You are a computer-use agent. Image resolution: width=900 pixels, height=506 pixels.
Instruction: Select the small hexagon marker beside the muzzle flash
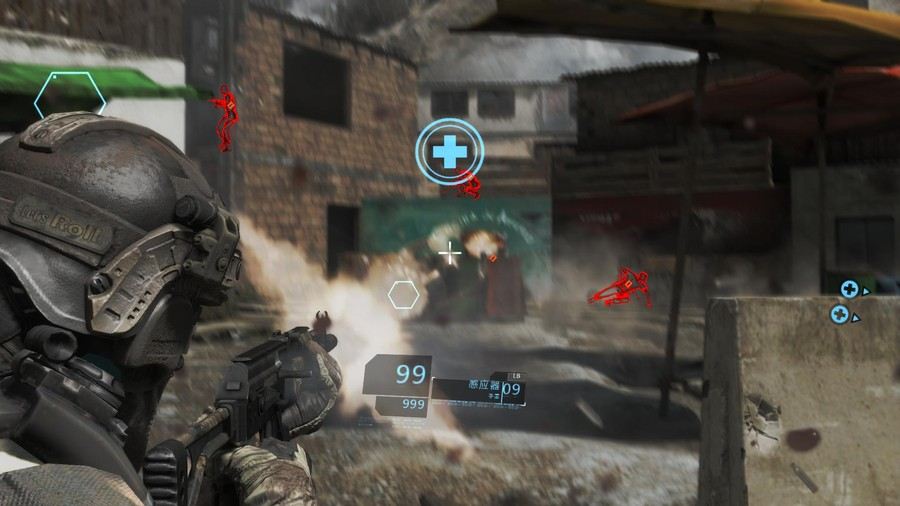(x=403, y=294)
